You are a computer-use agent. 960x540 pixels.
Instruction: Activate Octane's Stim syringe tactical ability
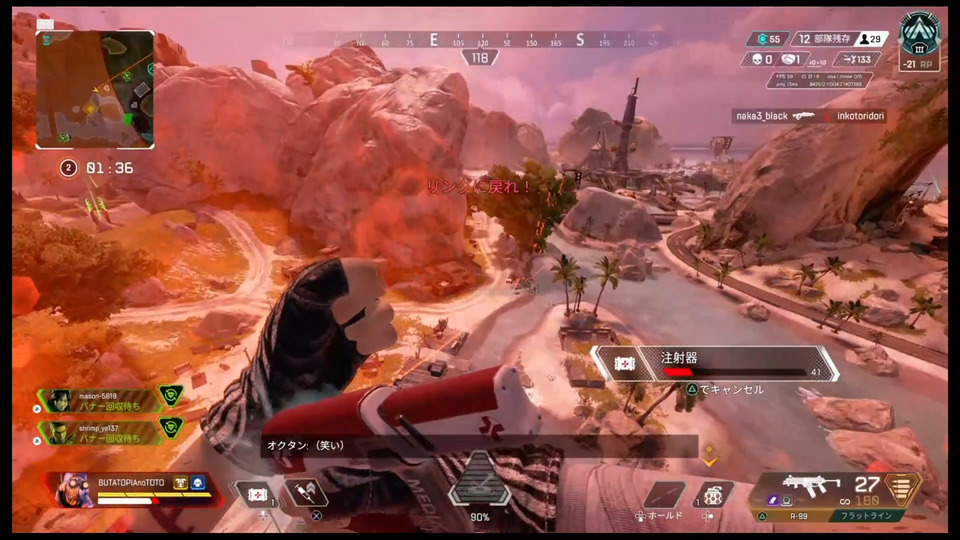(x=304, y=494)
